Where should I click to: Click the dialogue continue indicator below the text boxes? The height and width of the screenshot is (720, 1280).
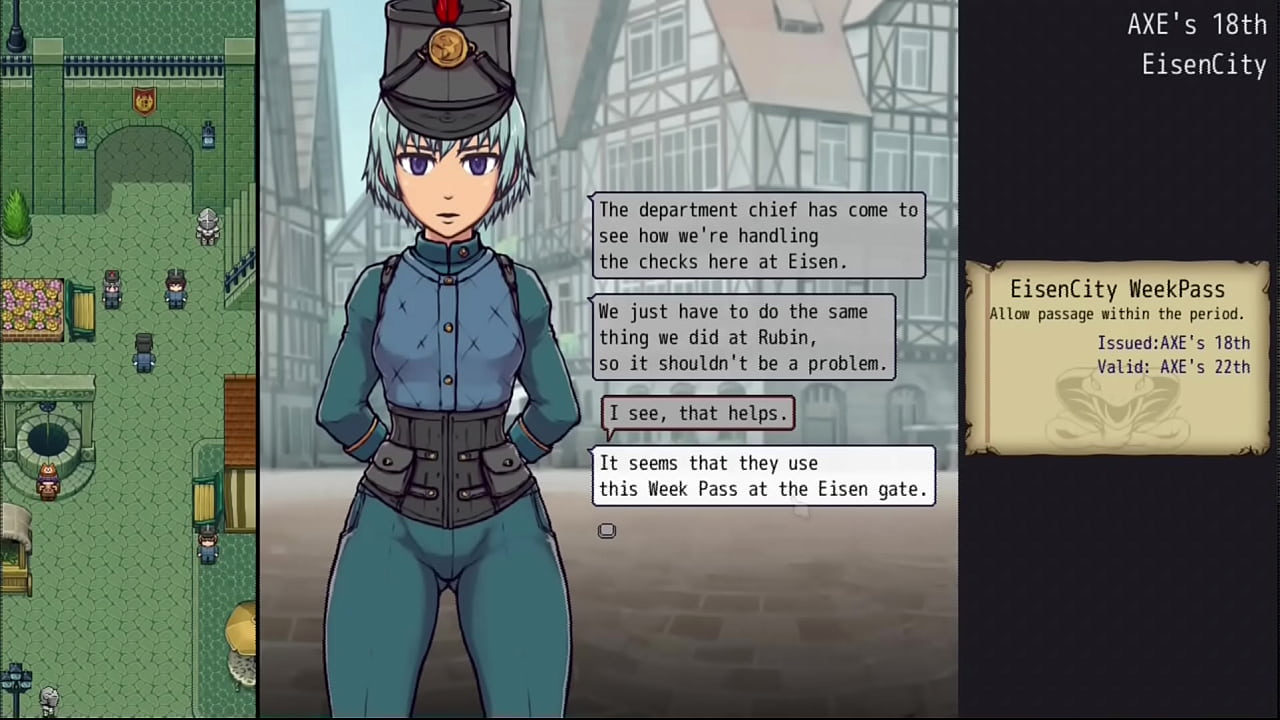click(x=607, y=530)
